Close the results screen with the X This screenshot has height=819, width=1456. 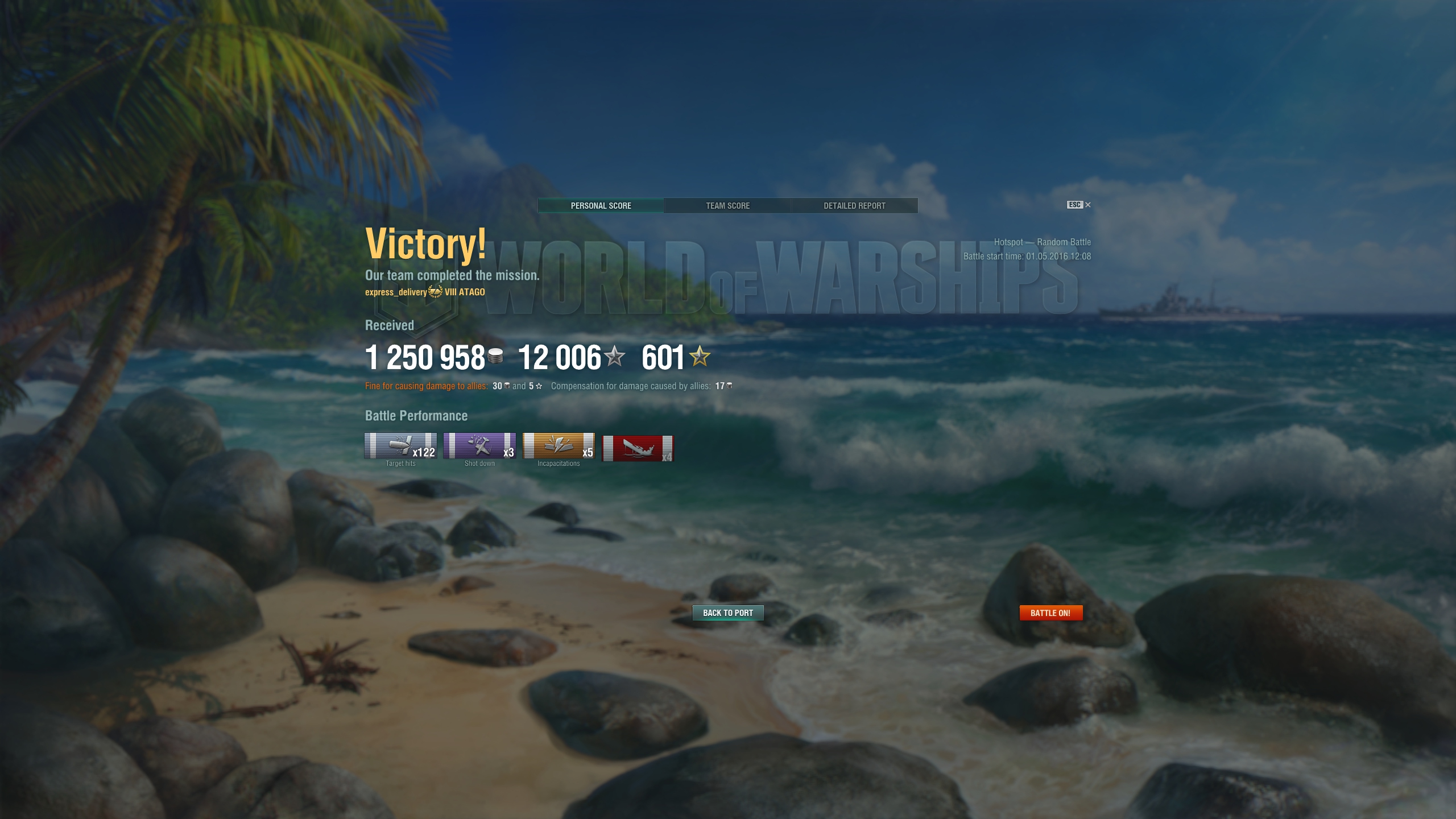pyautogui.click(x=1087, y=205)
